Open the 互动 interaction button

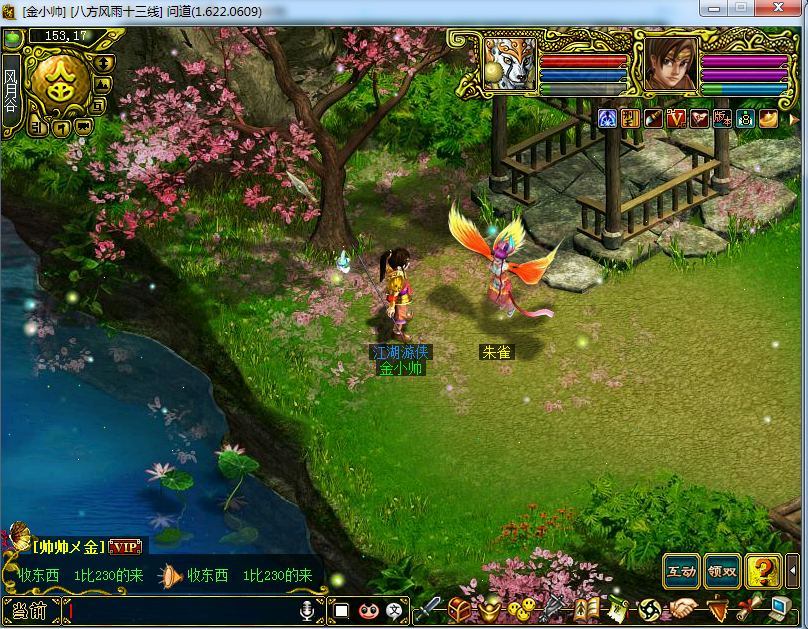coord(681,571)
